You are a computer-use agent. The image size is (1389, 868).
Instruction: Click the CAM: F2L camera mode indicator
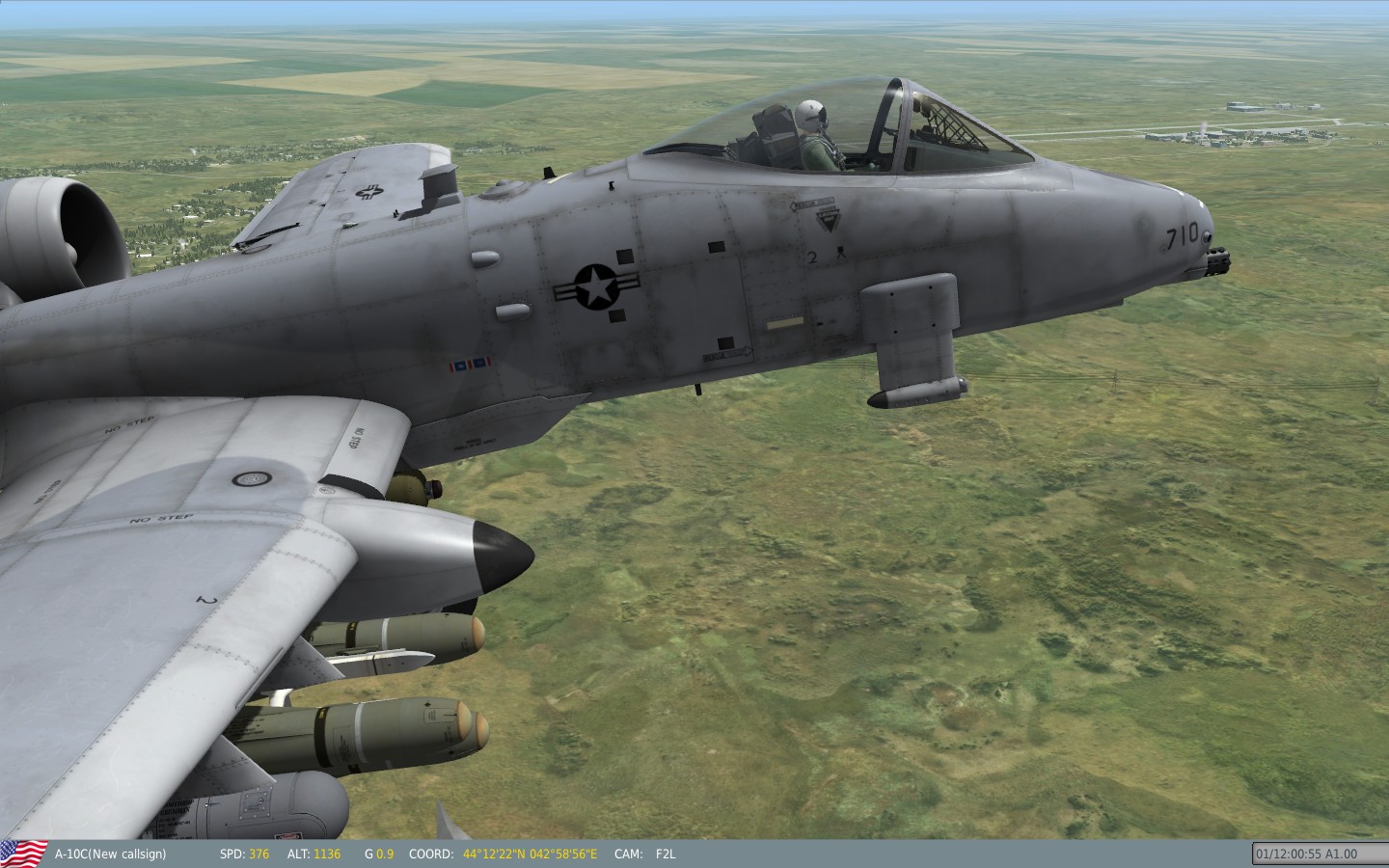click(x=645, y=854)
